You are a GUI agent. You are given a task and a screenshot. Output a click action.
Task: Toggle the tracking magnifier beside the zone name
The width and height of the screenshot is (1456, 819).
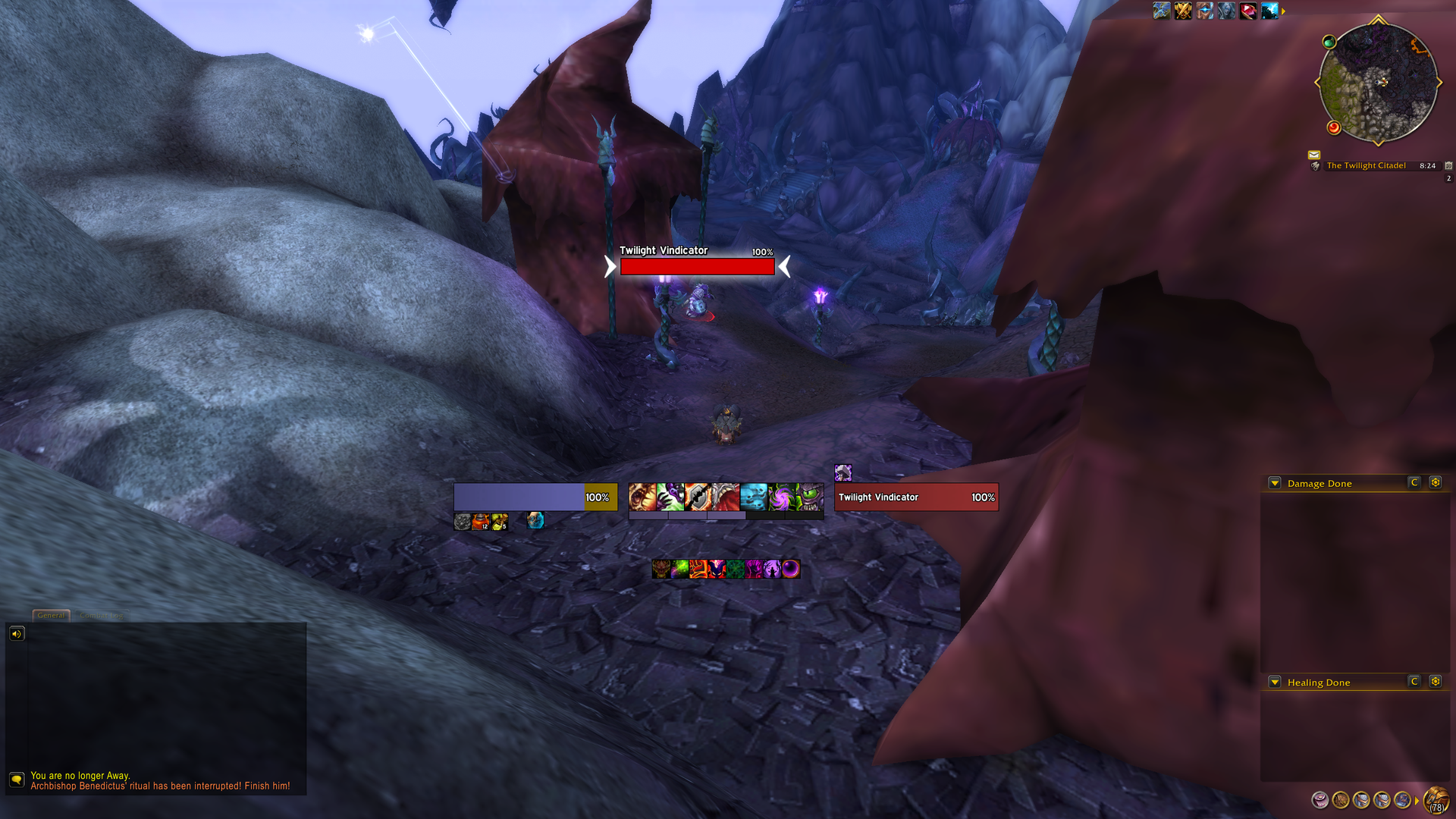coord(1316,166)
